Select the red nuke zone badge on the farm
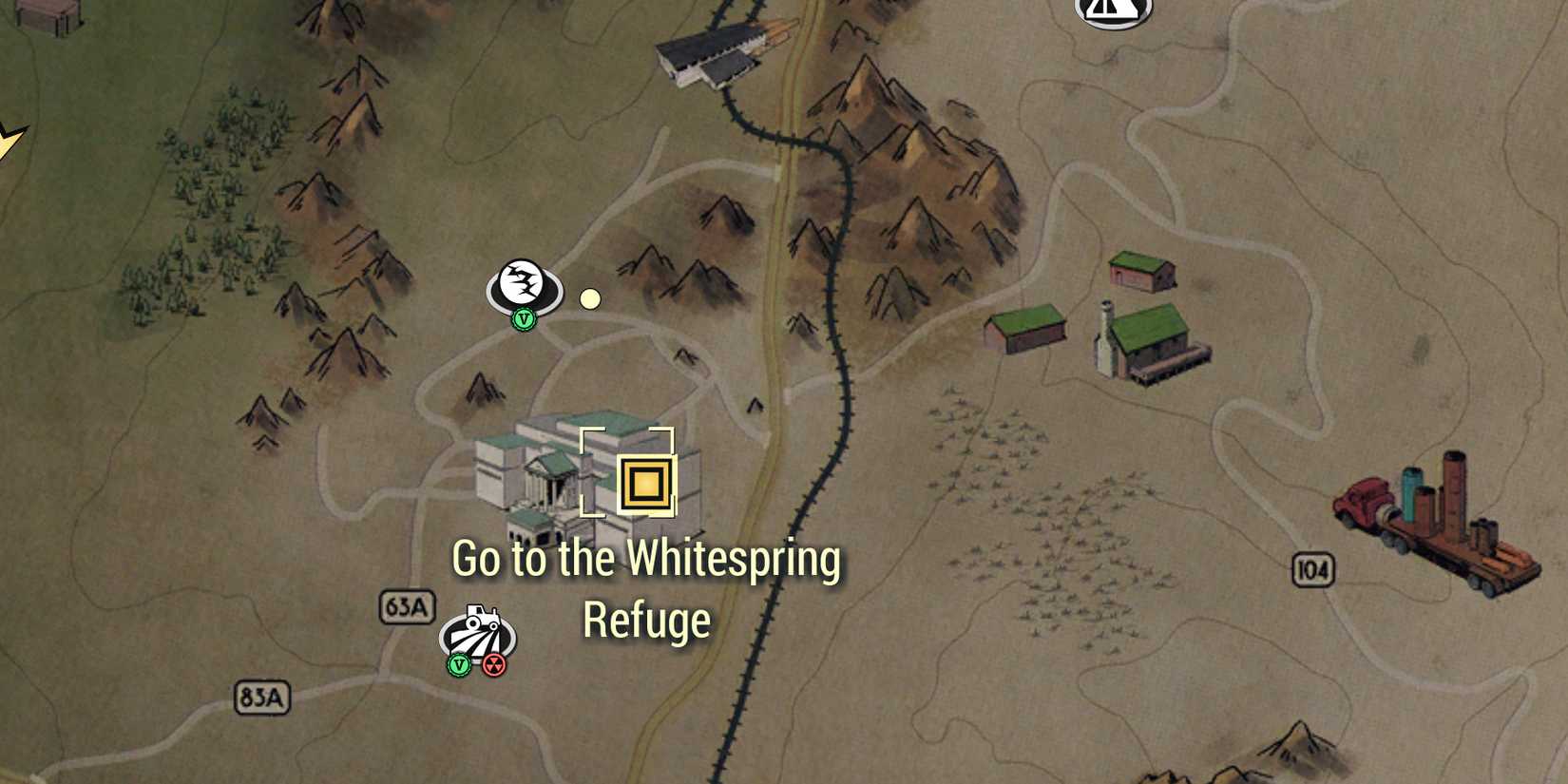1568x784 pixels. tap(495, 665)
